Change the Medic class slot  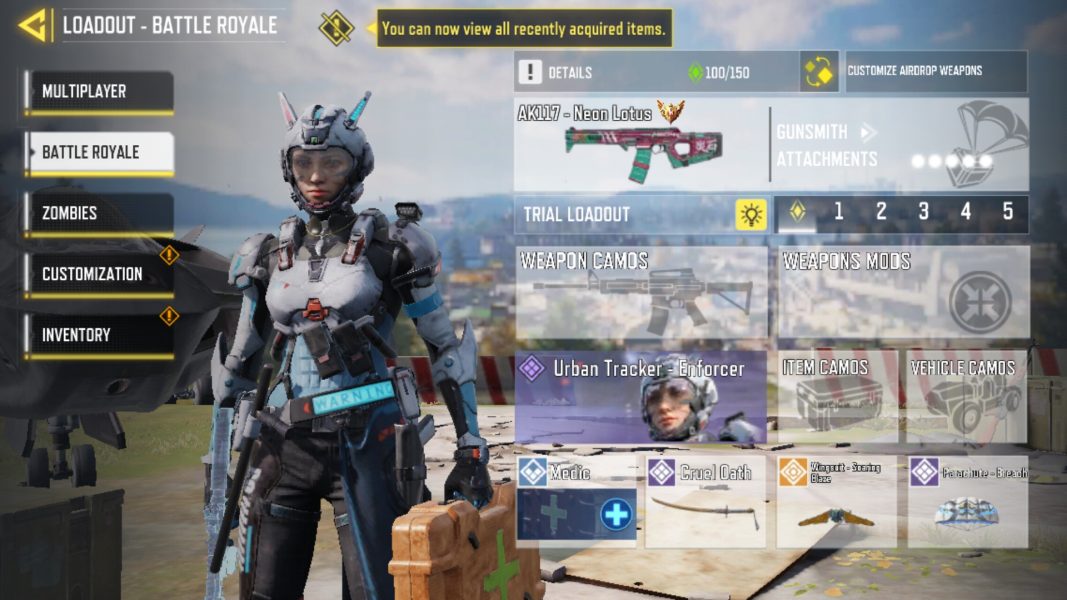coord(576,502)
